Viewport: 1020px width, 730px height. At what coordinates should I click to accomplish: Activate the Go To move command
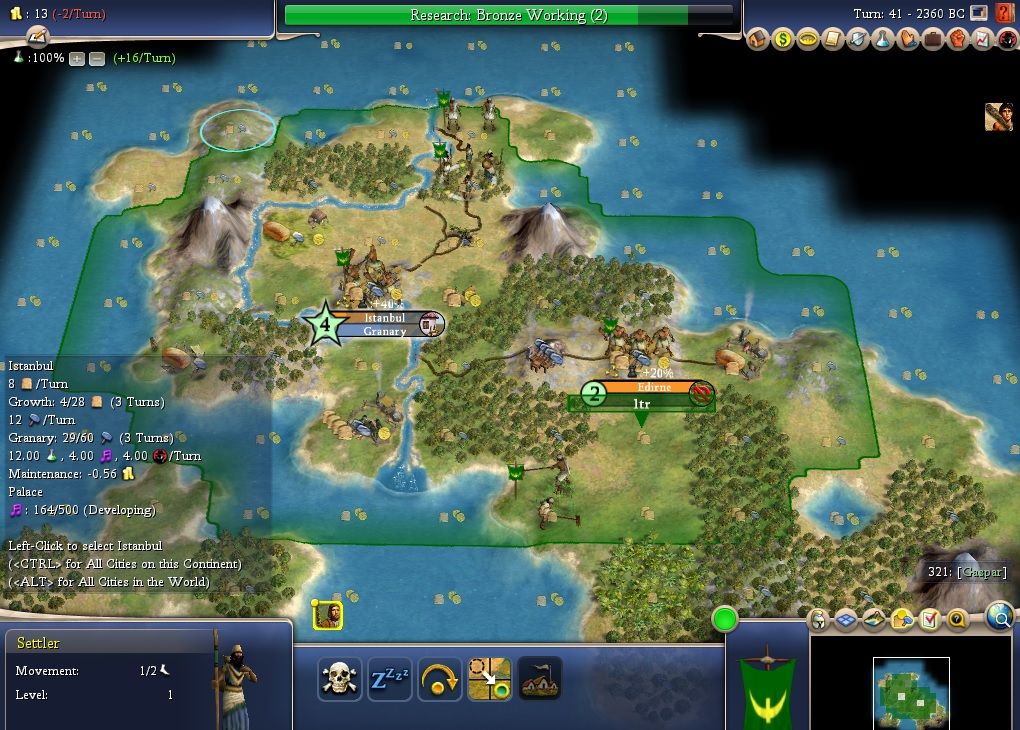(489, 679)
